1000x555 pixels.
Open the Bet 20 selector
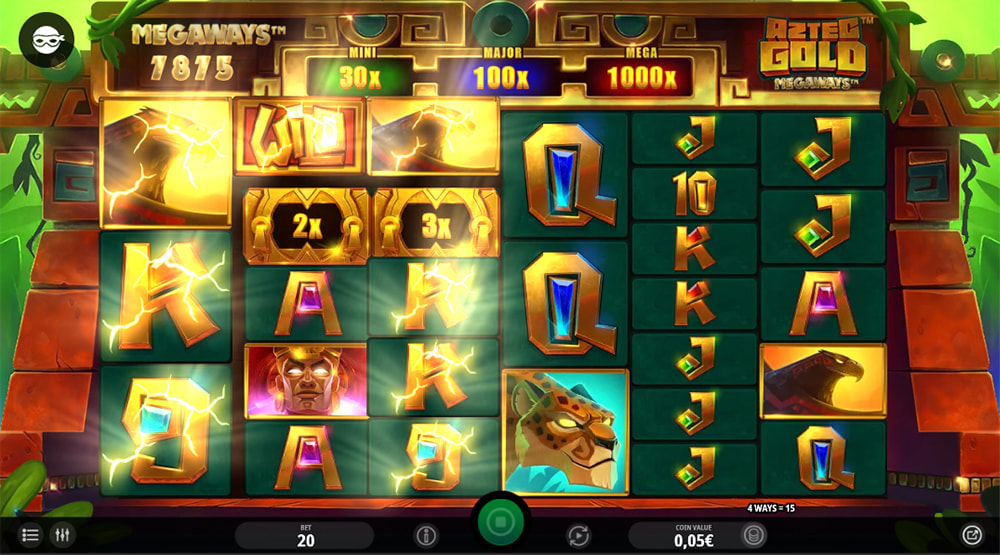(305, 535)
